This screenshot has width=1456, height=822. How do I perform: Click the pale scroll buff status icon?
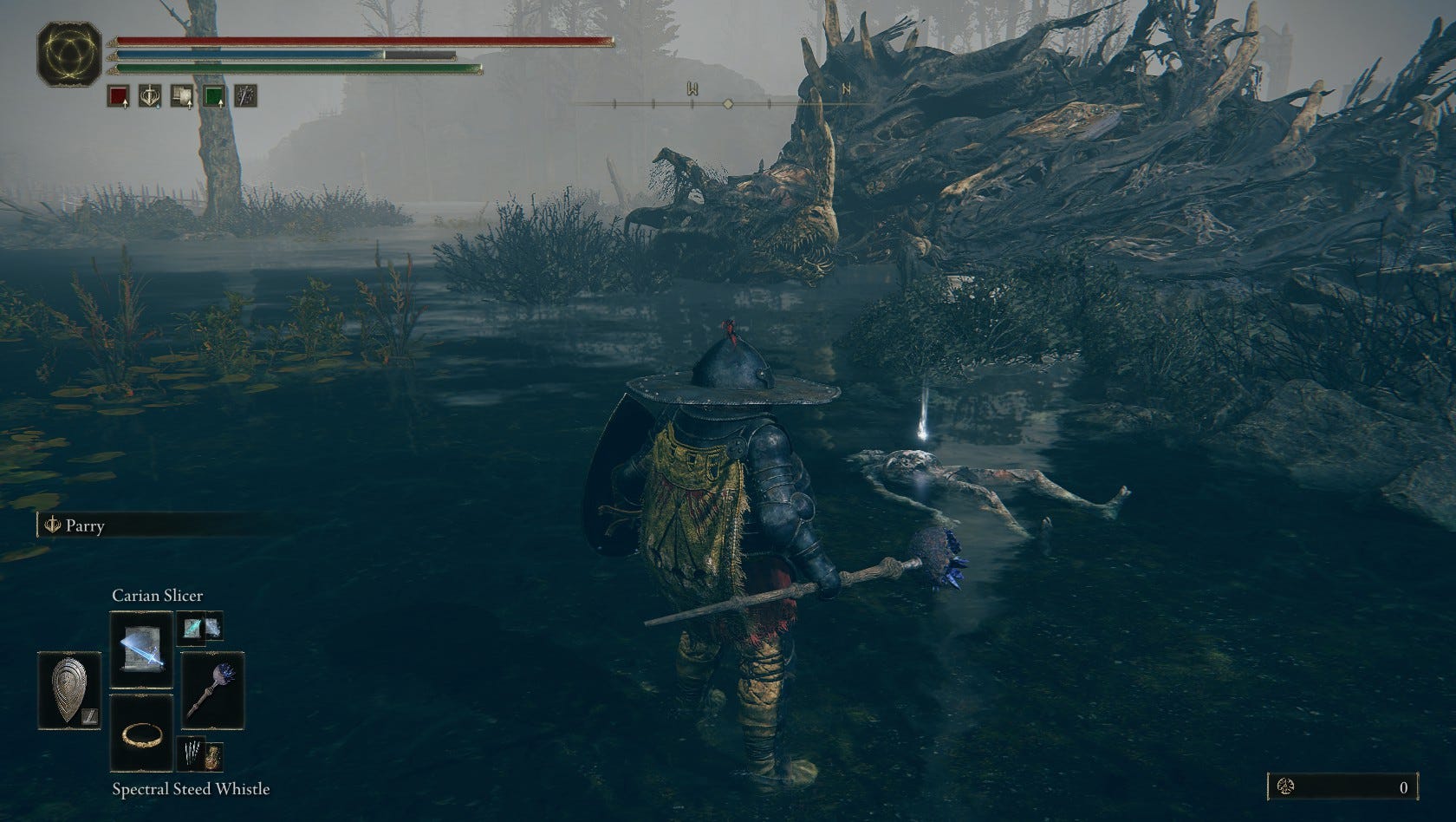click(182, 95)
